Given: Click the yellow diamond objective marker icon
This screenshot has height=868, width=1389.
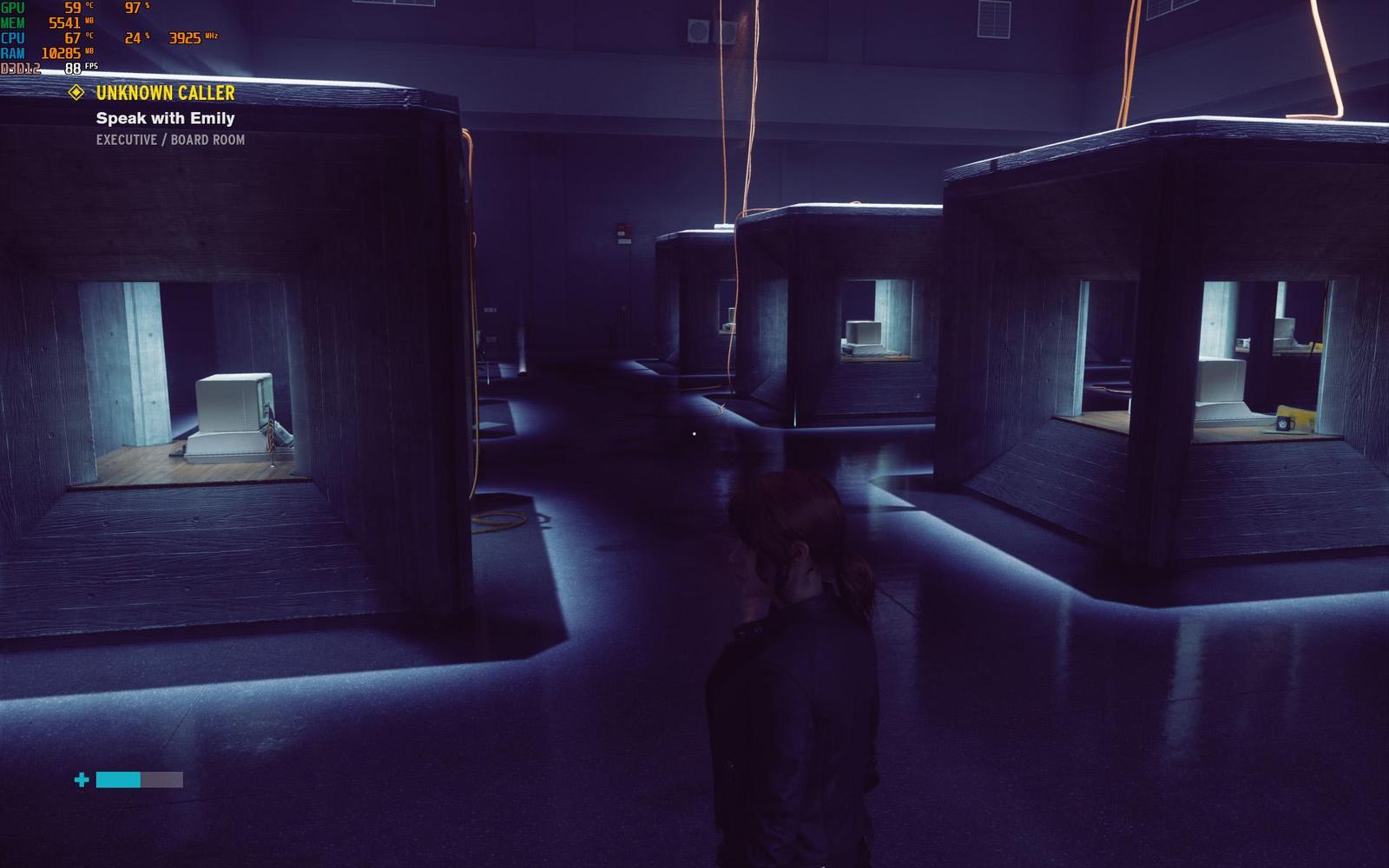Looking at the screenshot, I should [x=78, y=92].
